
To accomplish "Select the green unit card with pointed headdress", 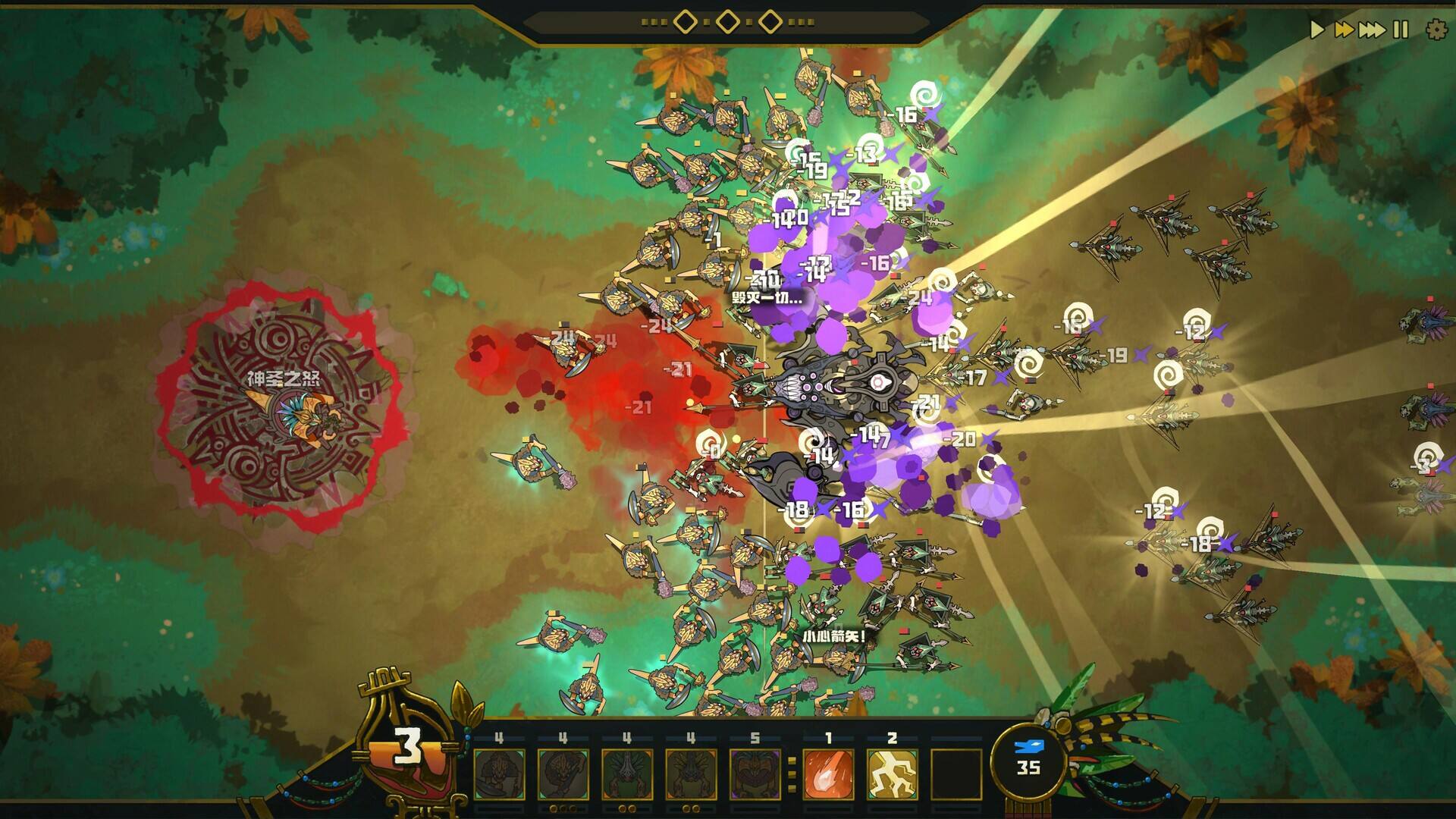I will tap(626, 773).
